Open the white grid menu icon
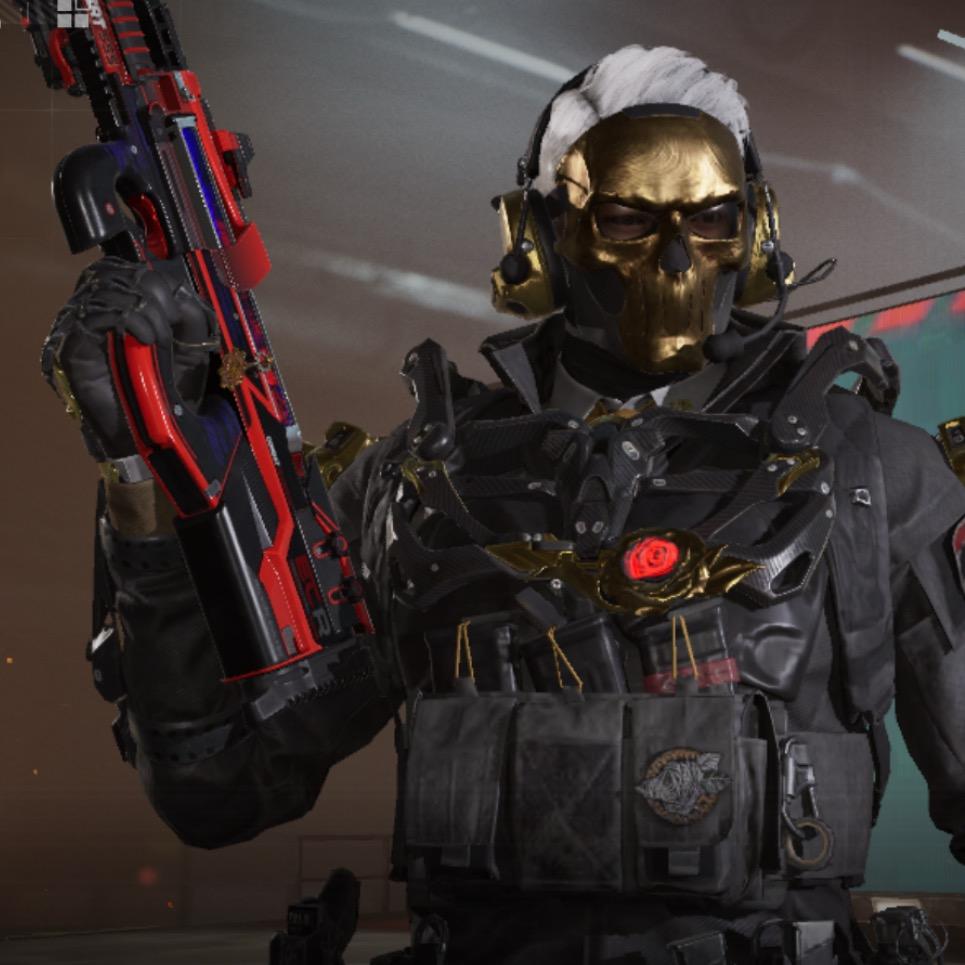 (72, 12)
